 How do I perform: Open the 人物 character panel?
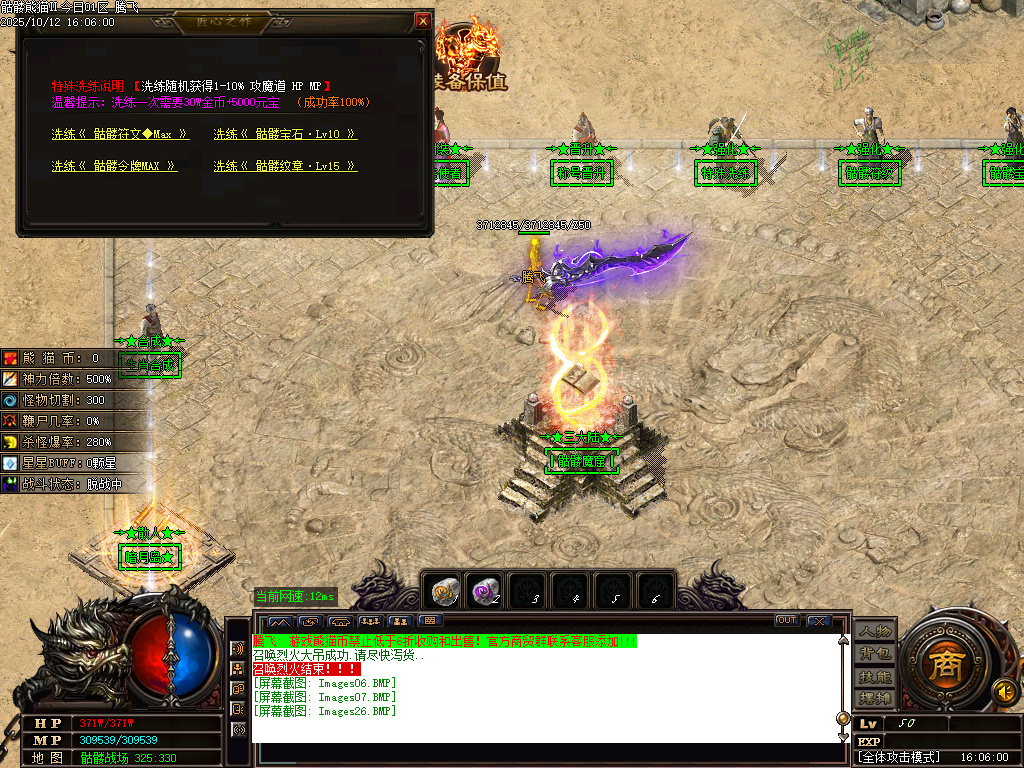click(x=874, y=631)
